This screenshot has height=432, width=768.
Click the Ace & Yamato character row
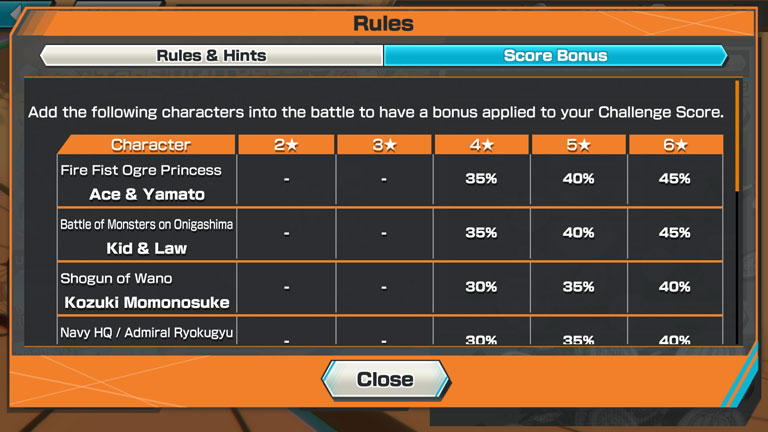click(147, 182)
